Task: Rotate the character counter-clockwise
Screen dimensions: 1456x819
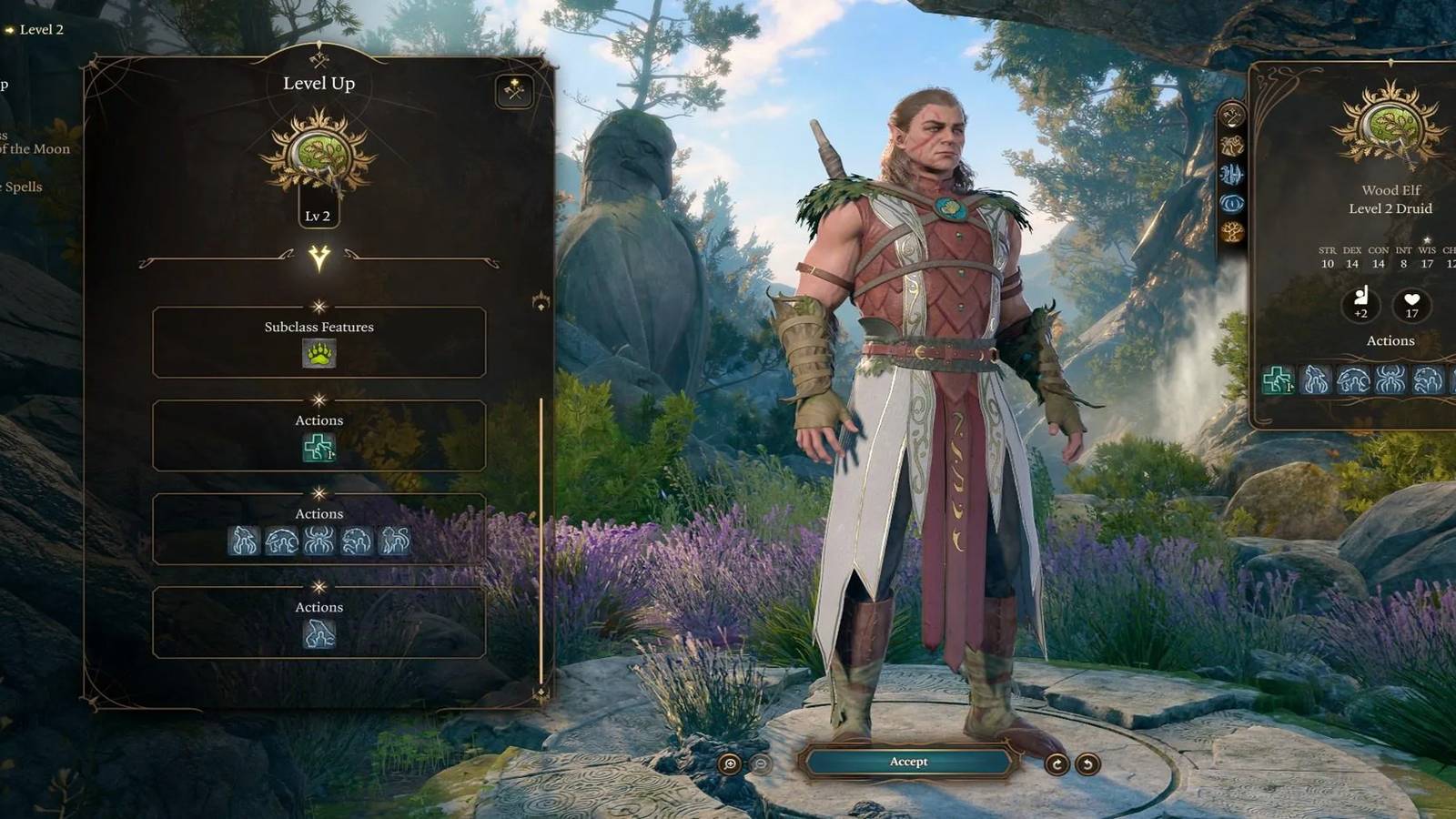Action: (1087, 764)
